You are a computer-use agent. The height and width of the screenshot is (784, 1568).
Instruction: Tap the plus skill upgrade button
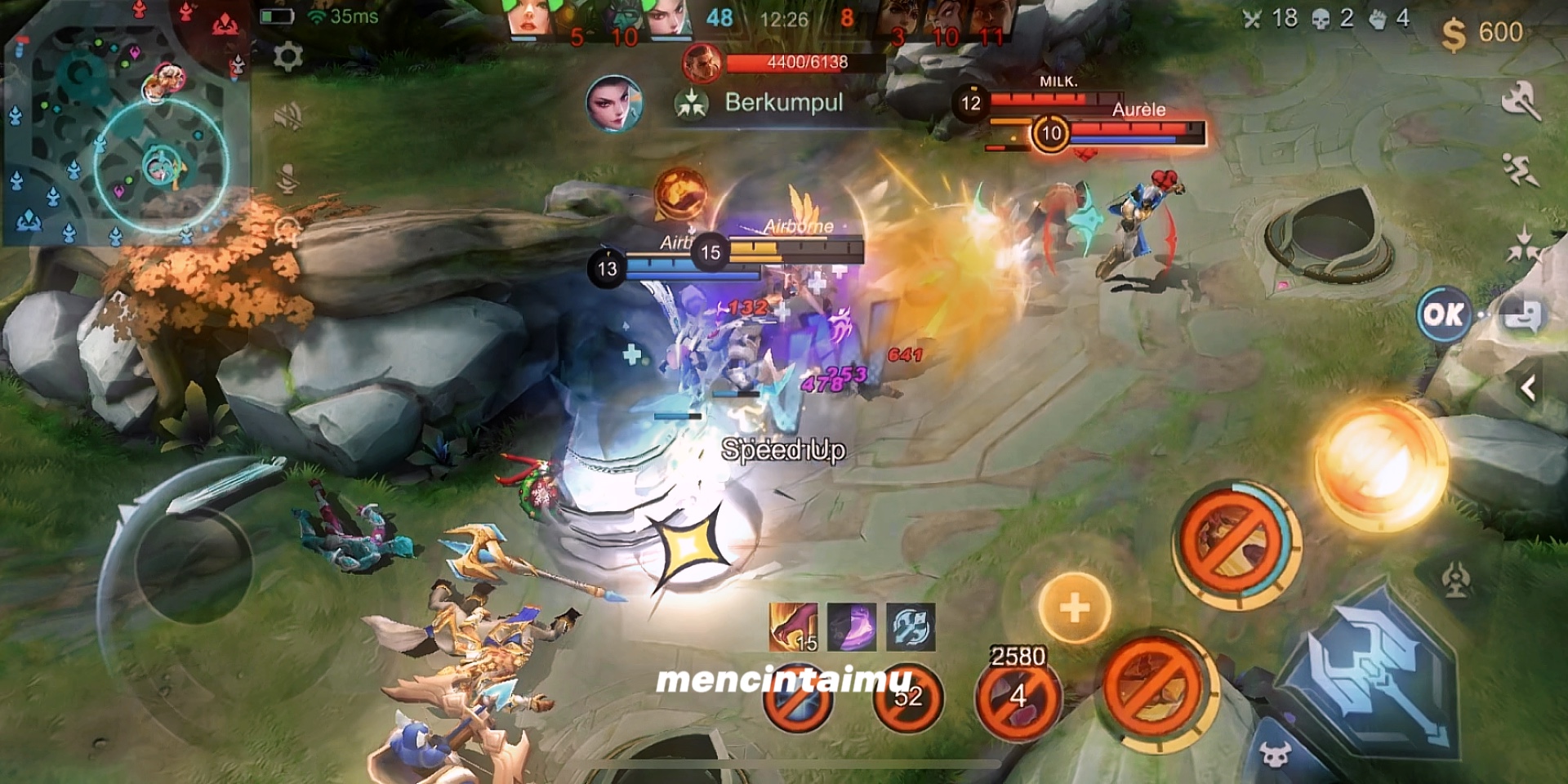pyautogui.click(x=1074, y=607)
